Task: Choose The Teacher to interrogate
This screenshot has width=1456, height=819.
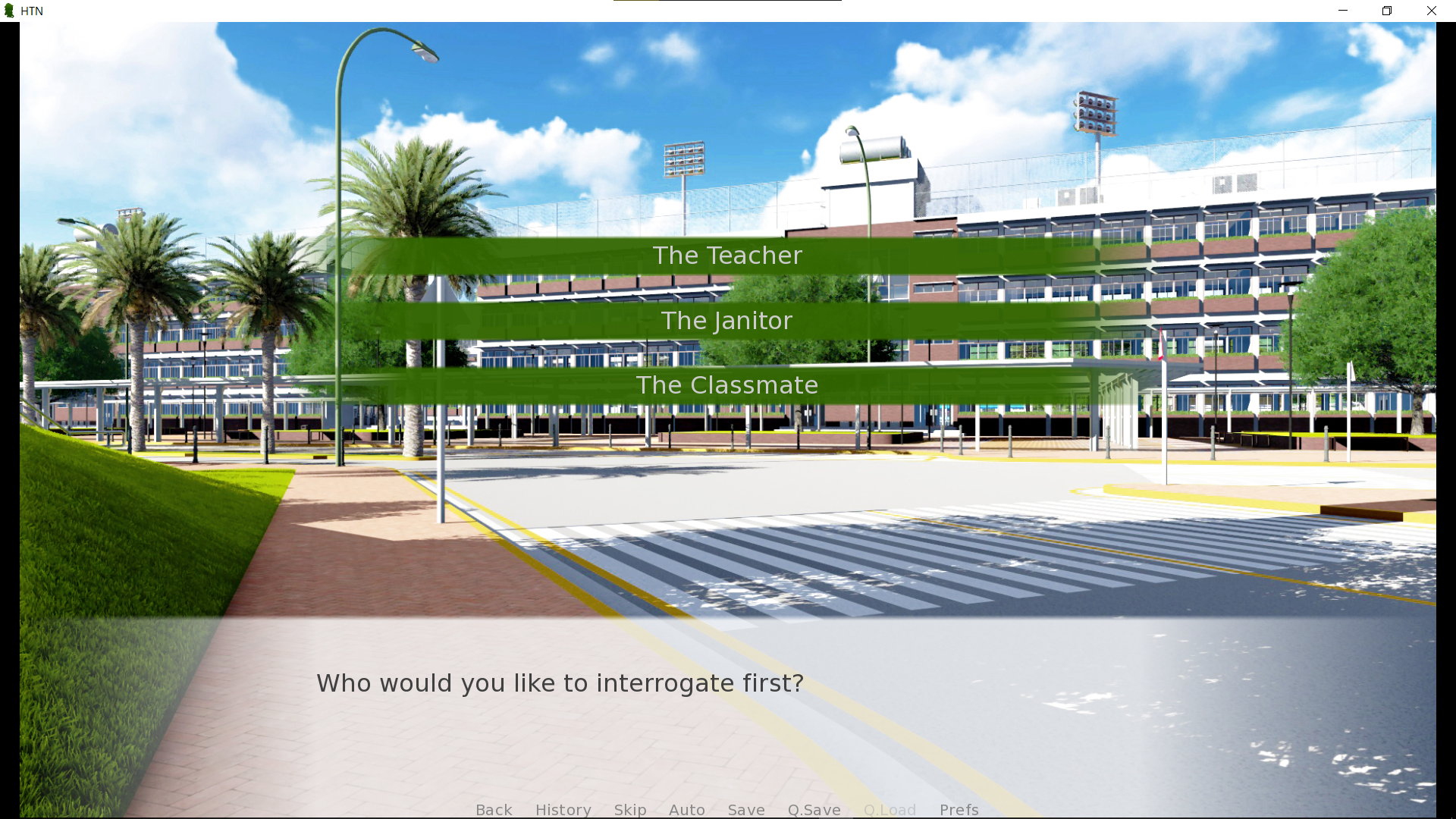Action: pyautogui.click(x=727, y=256)
